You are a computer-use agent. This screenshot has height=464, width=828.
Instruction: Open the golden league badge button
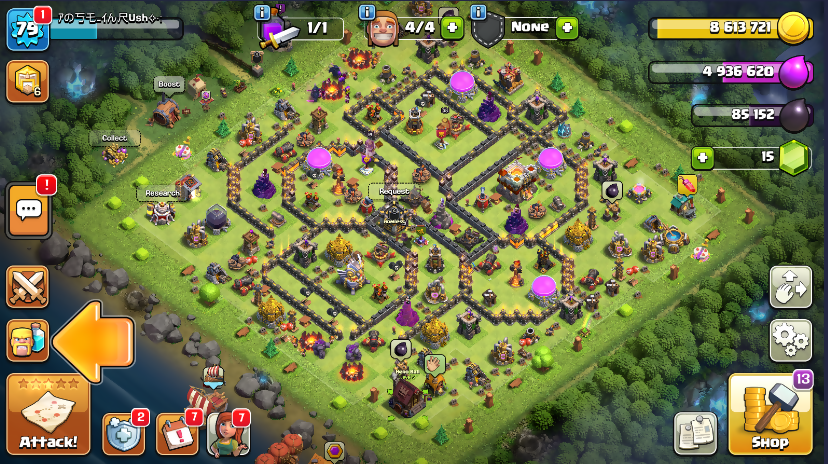click(27, 82)
